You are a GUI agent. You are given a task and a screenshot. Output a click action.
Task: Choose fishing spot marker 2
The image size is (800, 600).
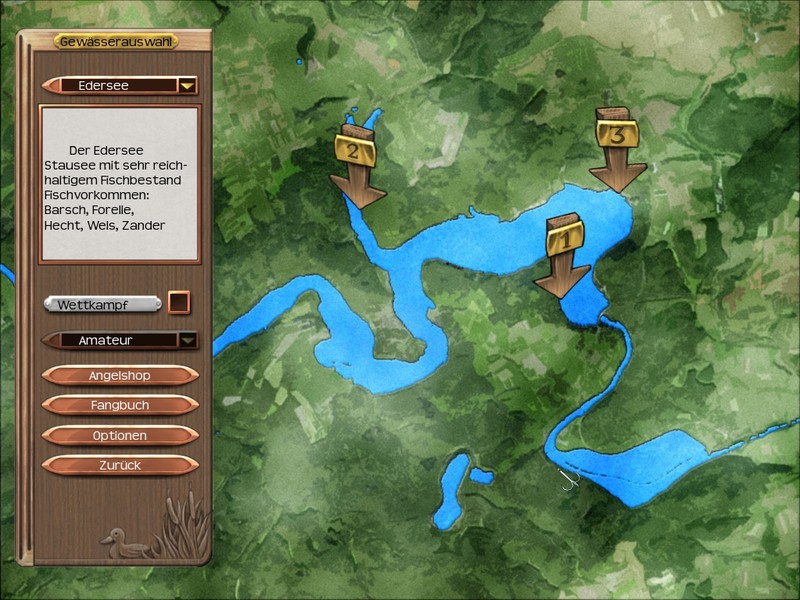357,165
